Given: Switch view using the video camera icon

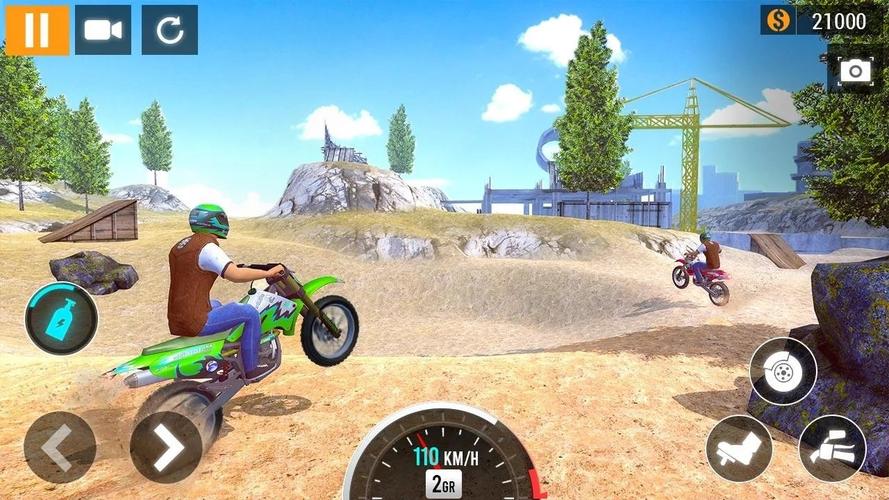Looking at the screenshot, I should point(103,30).
